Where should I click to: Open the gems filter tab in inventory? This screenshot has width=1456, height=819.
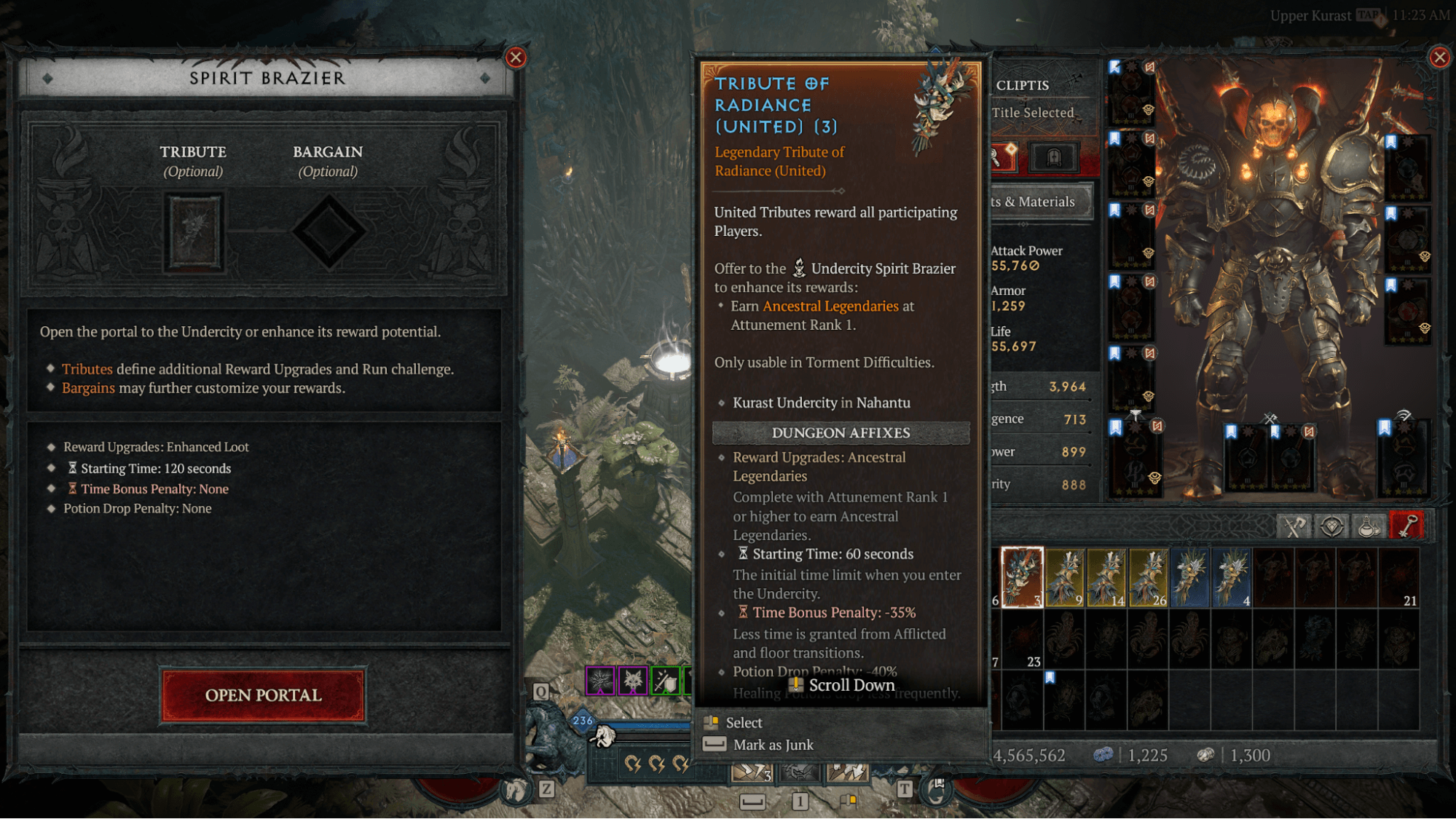tap(1332, 526)
